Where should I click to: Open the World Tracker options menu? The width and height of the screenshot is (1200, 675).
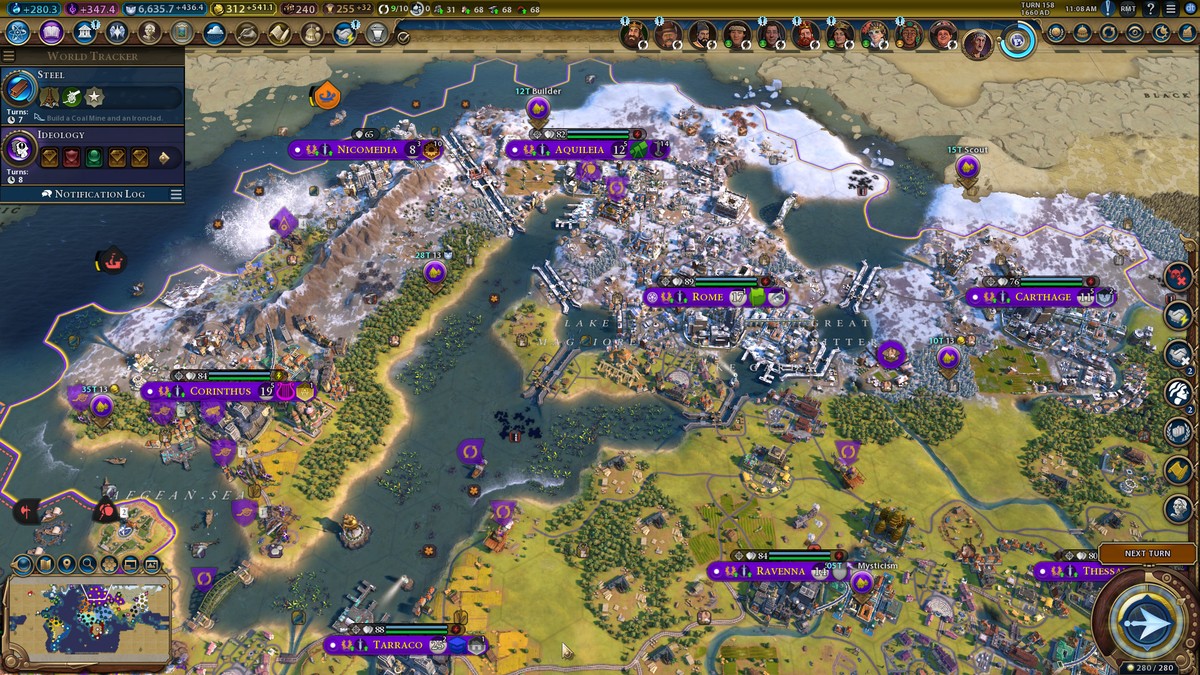(x=8, y=56)
